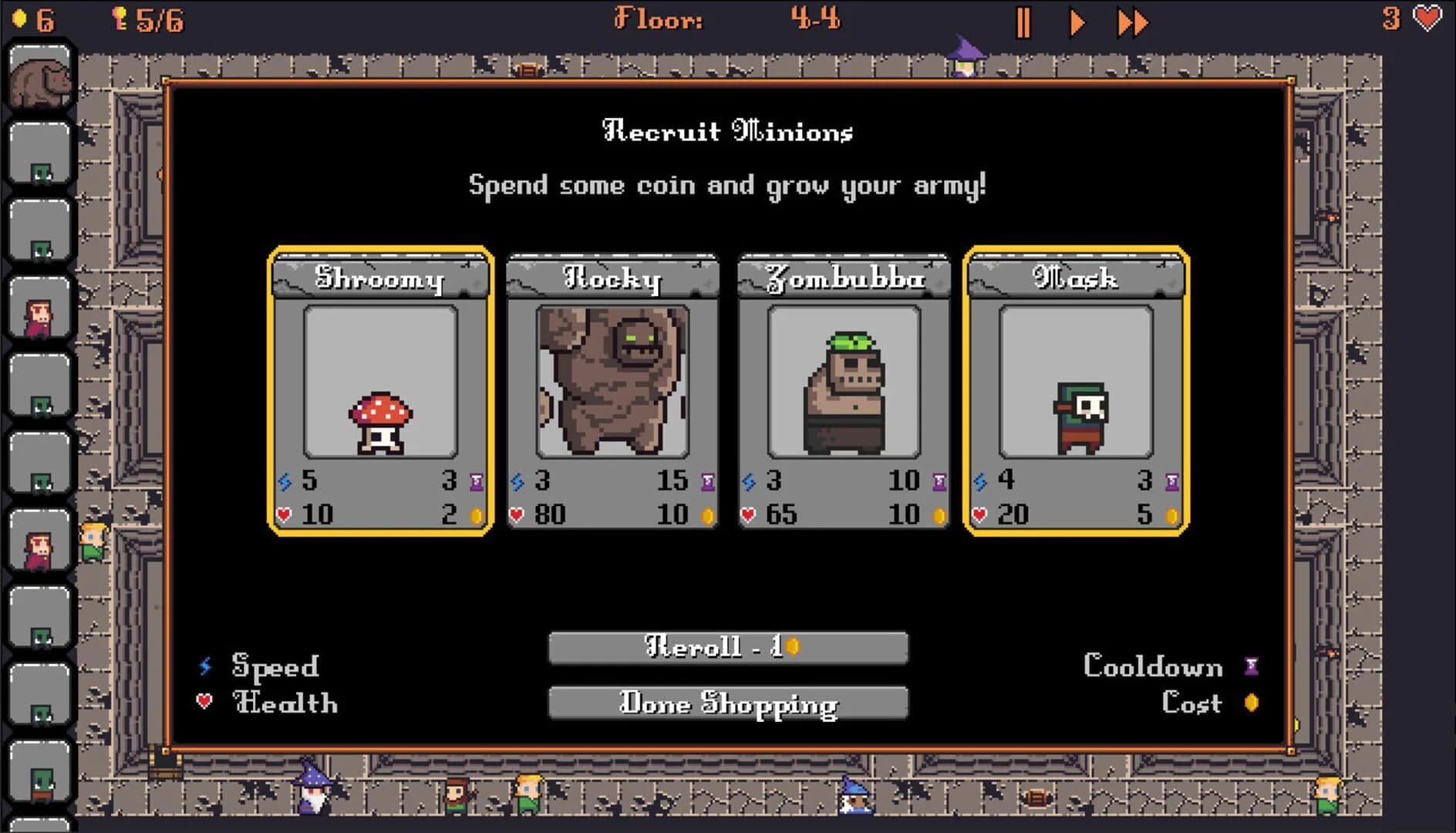Screen dimensions: 1456x833
Task: Click the Done Shopping button
Action: (728, 703)
